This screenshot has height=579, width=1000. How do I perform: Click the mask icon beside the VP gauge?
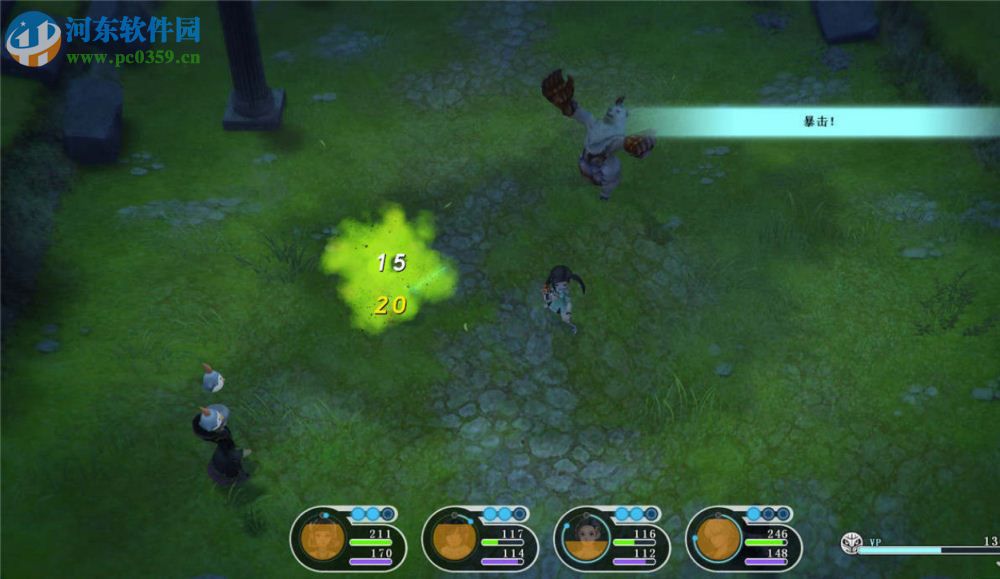tap(851, 543)
